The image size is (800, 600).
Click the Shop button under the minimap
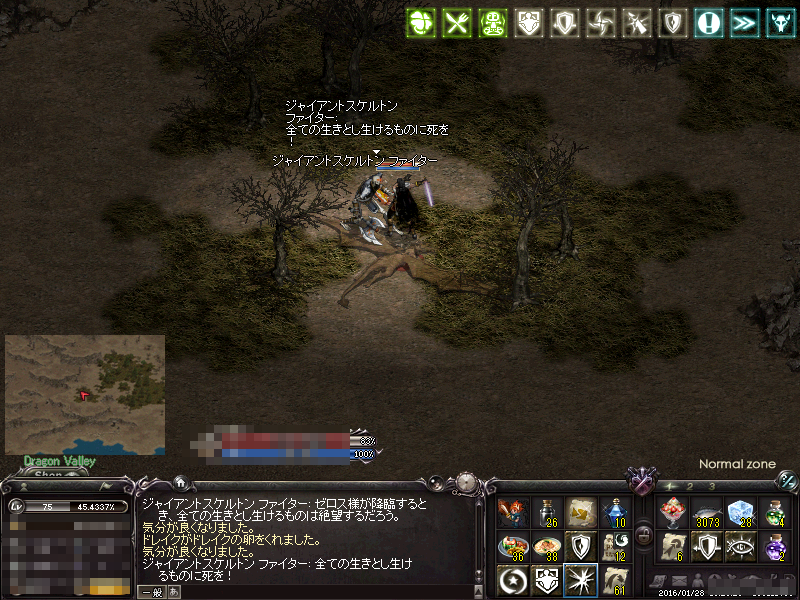coord(48,474)
